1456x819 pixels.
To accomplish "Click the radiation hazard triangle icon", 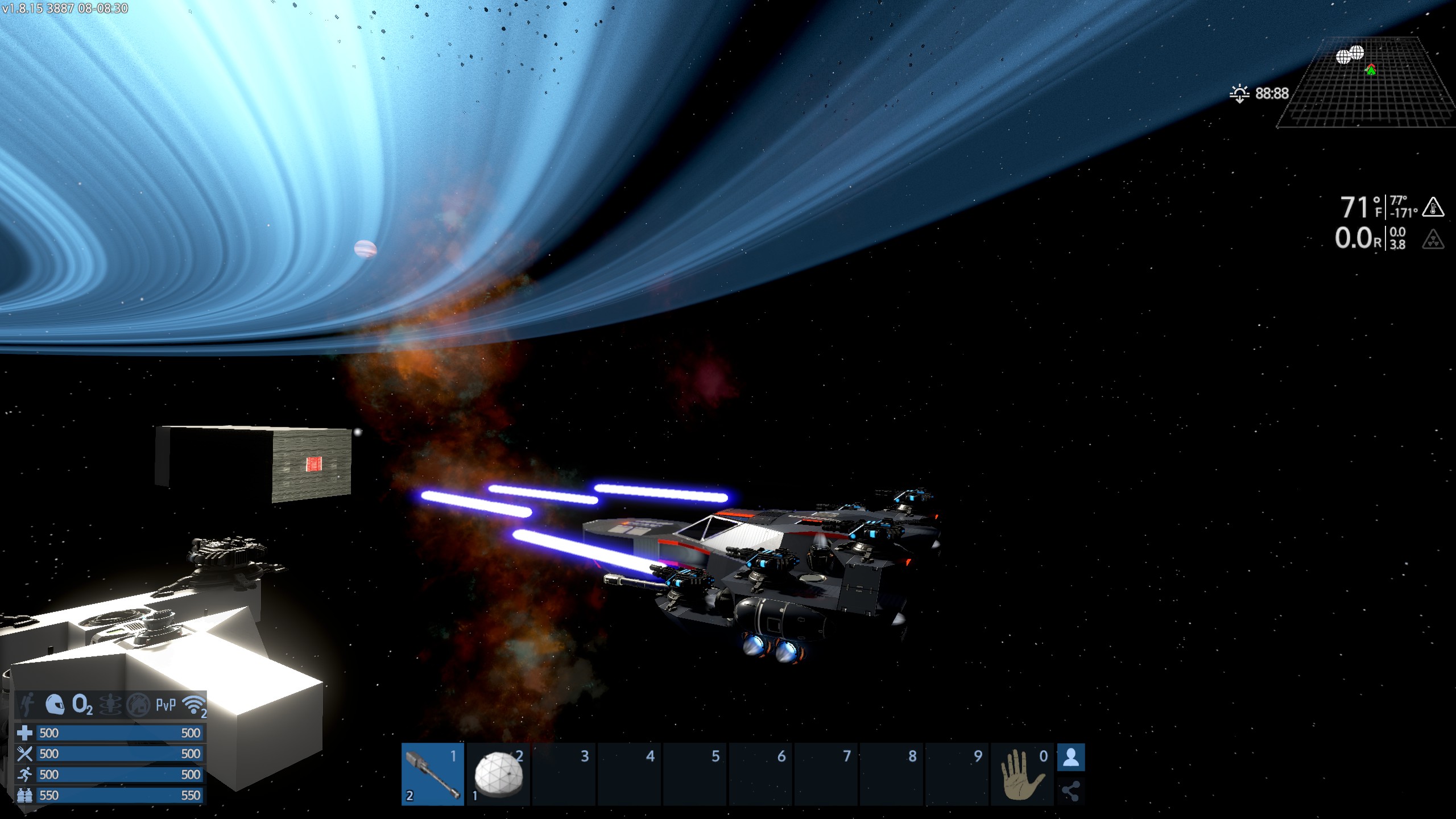I will point(1433,239).
